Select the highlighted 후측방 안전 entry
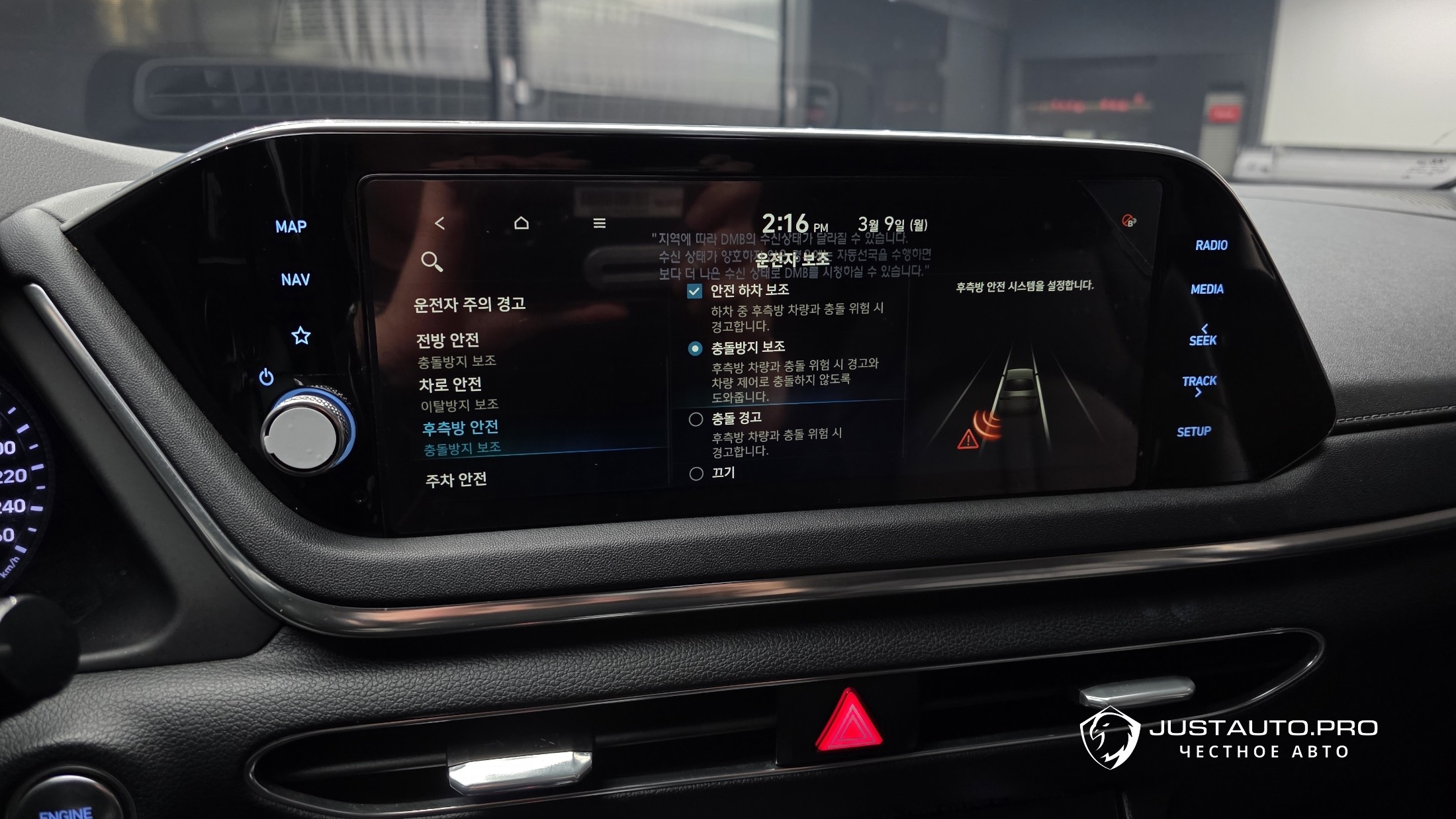Viewport: 1456px width, 819px height. 461,428
